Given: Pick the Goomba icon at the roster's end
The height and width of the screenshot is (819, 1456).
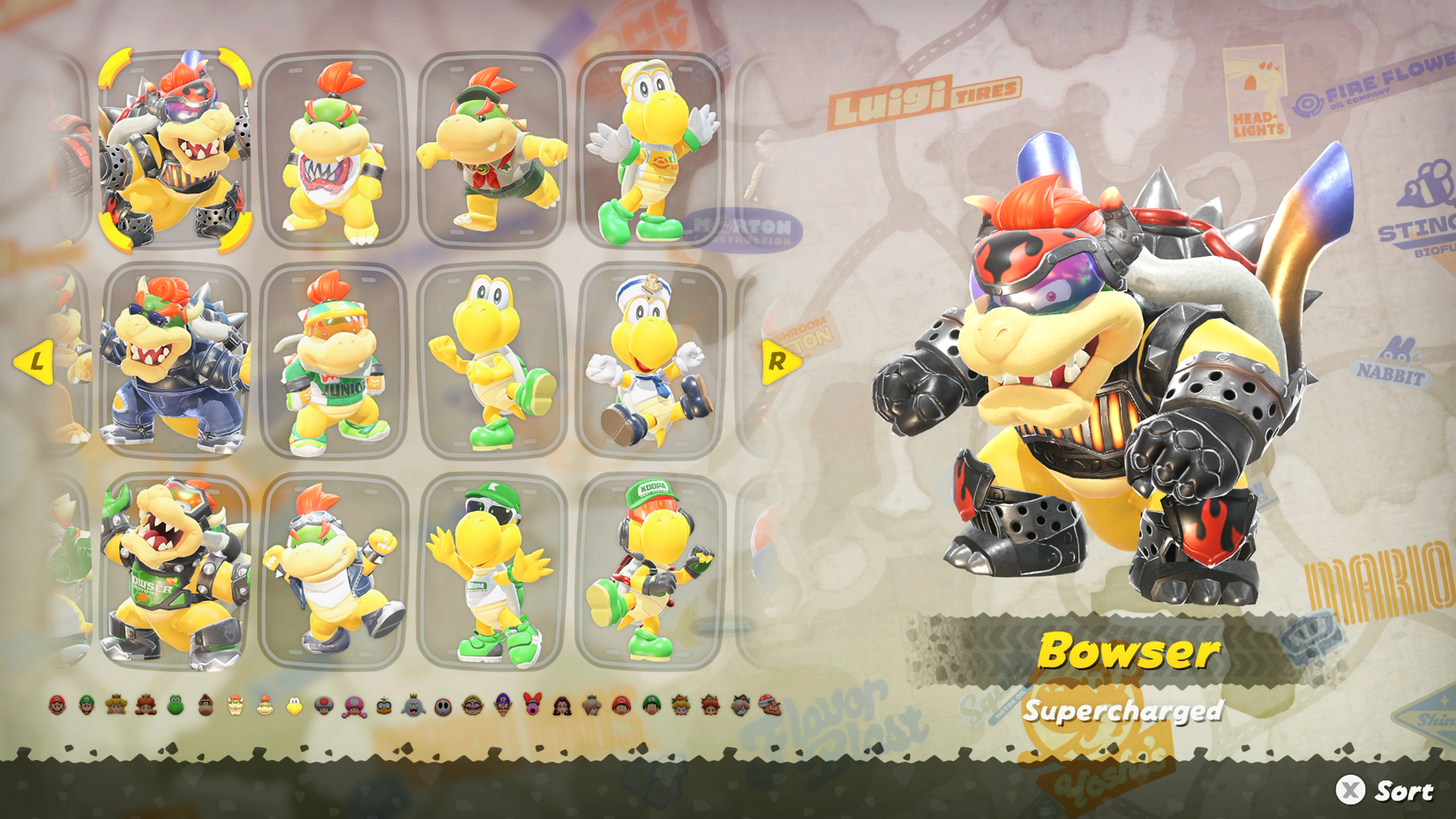Looking at the screenshot, I should click(770, 706).
